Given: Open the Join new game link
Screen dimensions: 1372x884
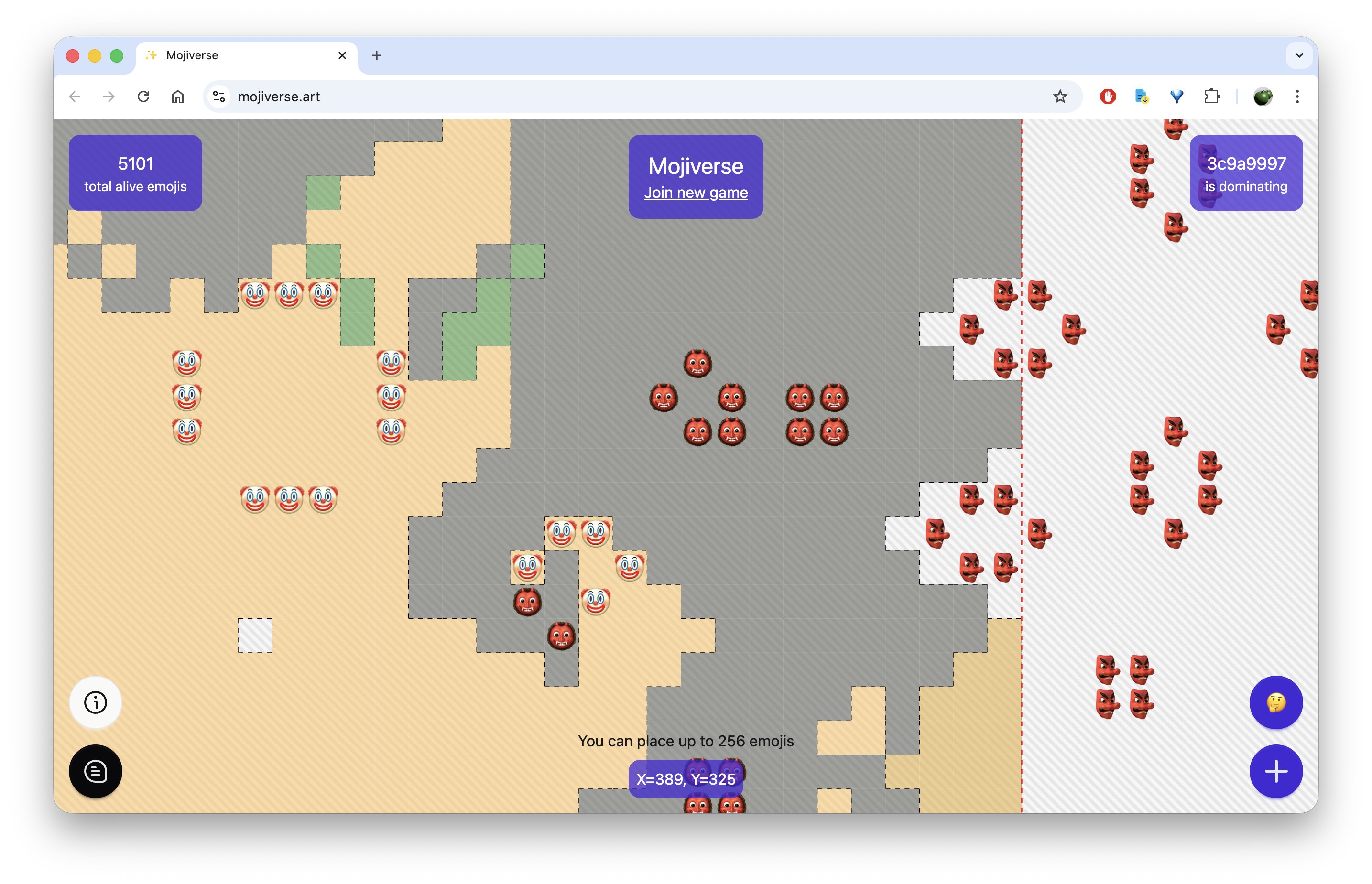Looking at the screenshot, I should click(x=696, y=192).
